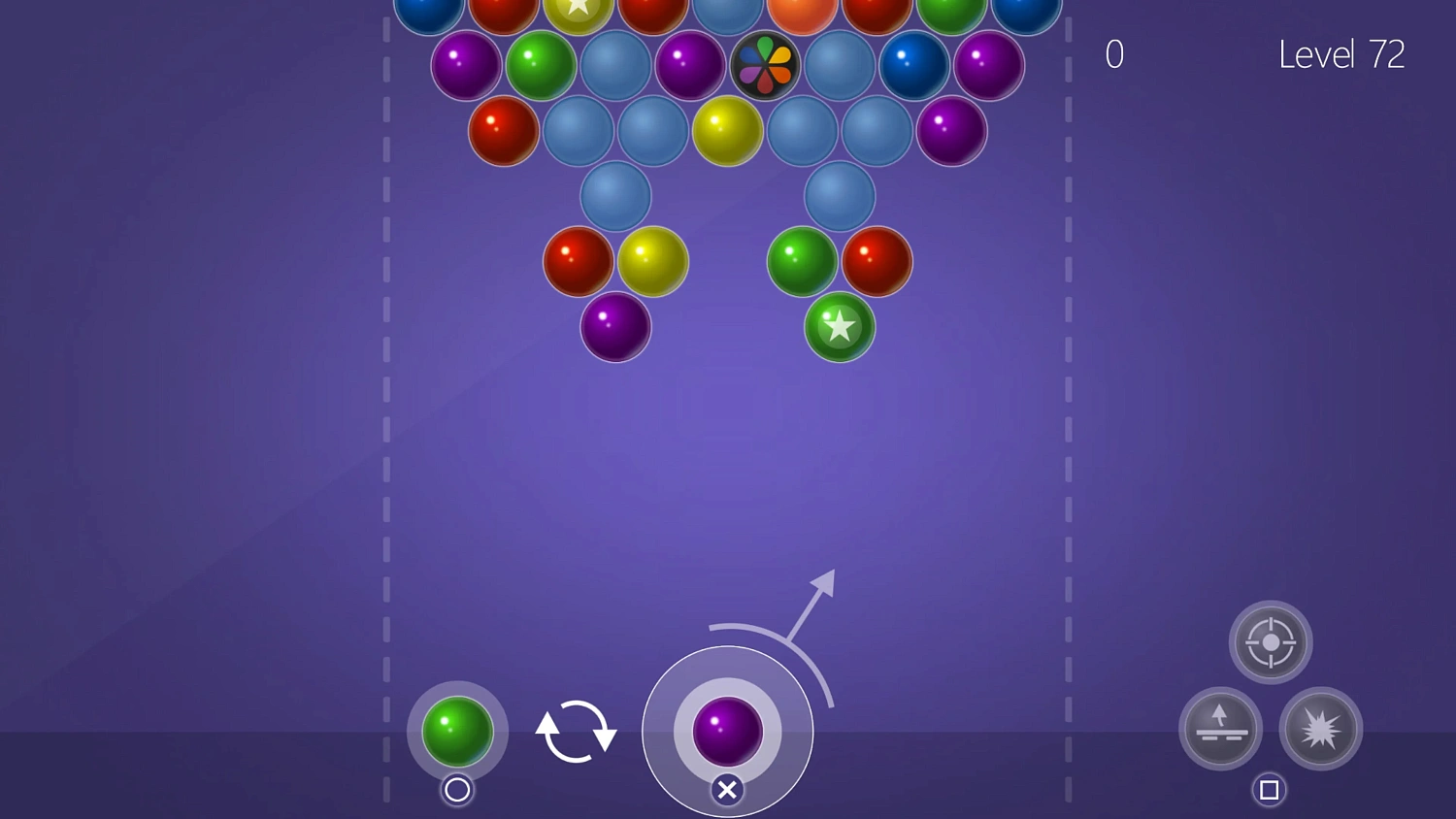Click the star bubble in the top row
The height and width of the screenshot is (819, 1456).
(579, 10)
